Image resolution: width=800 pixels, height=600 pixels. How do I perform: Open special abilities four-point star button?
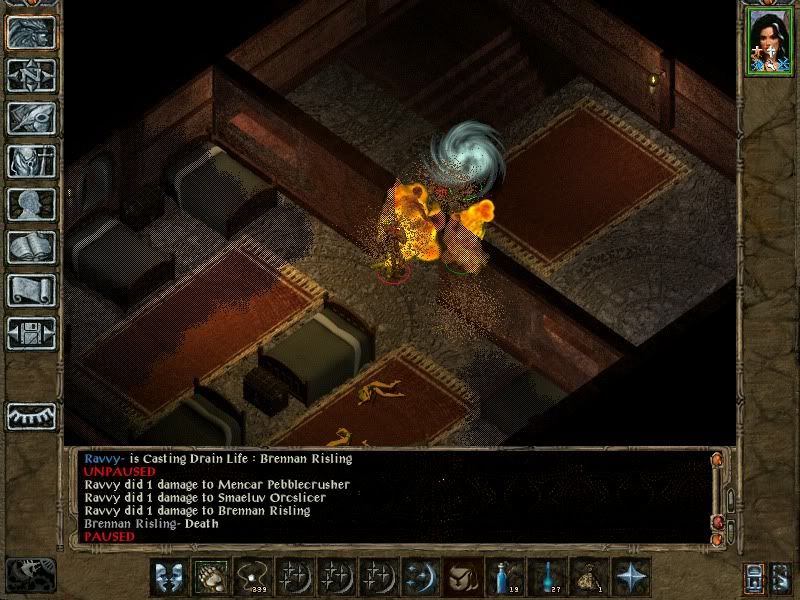click(x=629, y=577)
